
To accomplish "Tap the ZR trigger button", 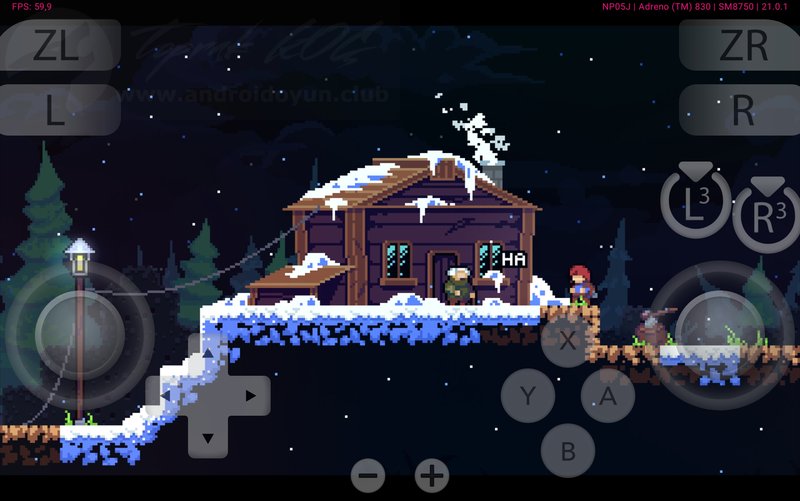I will 742,46.
